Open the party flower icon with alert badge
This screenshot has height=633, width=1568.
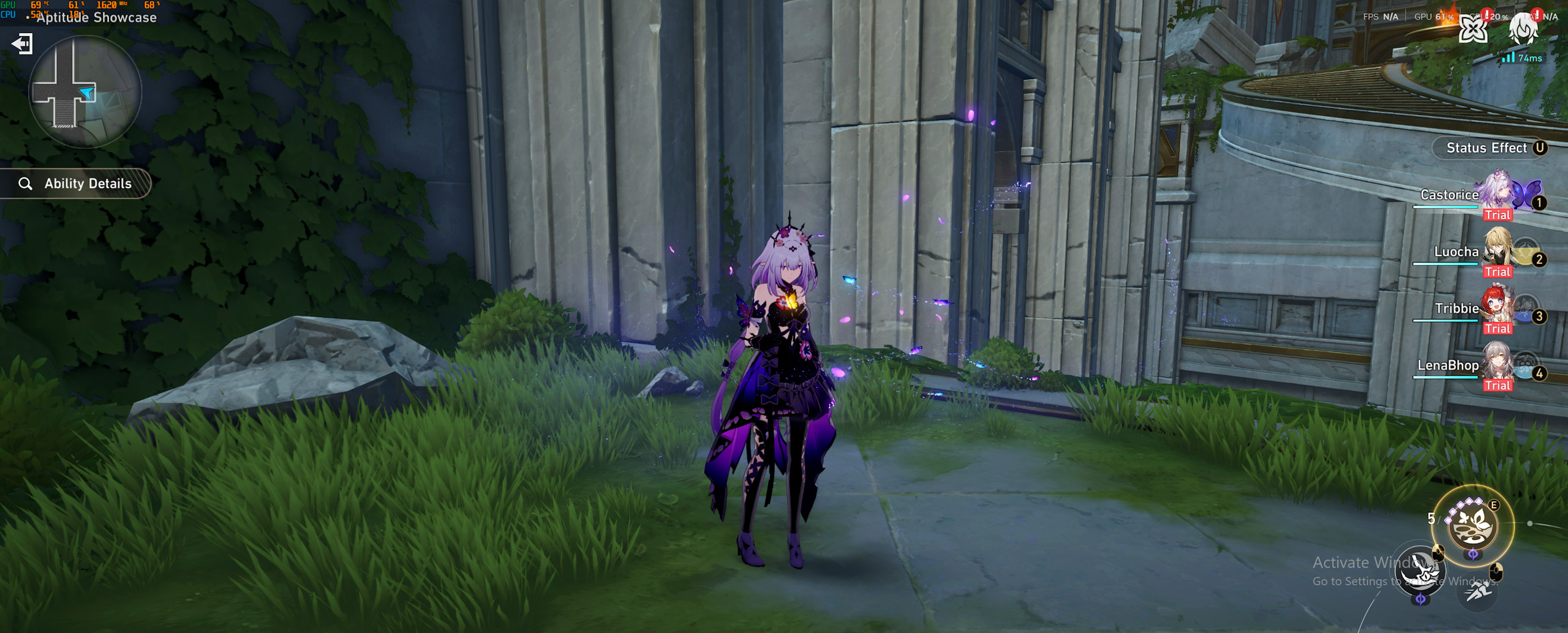click(x=1473, y=29)
